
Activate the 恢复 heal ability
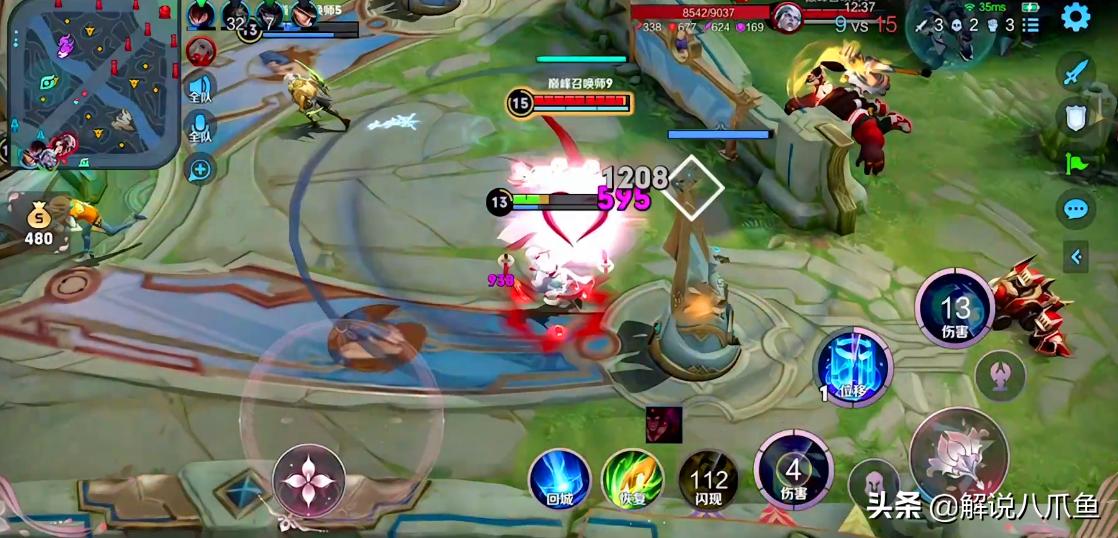click(632, 478)
